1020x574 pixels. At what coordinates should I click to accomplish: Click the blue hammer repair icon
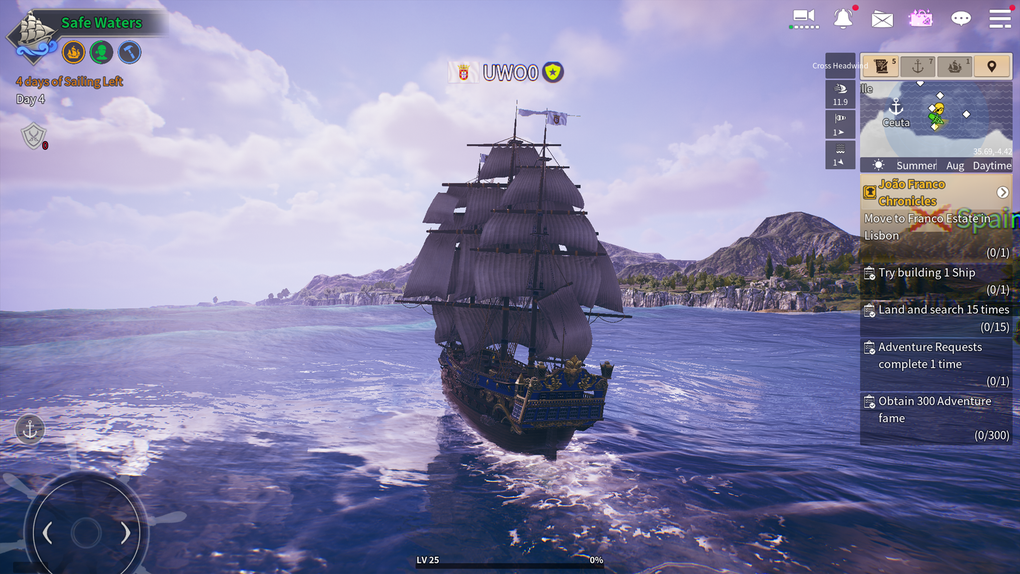point(129,52)
